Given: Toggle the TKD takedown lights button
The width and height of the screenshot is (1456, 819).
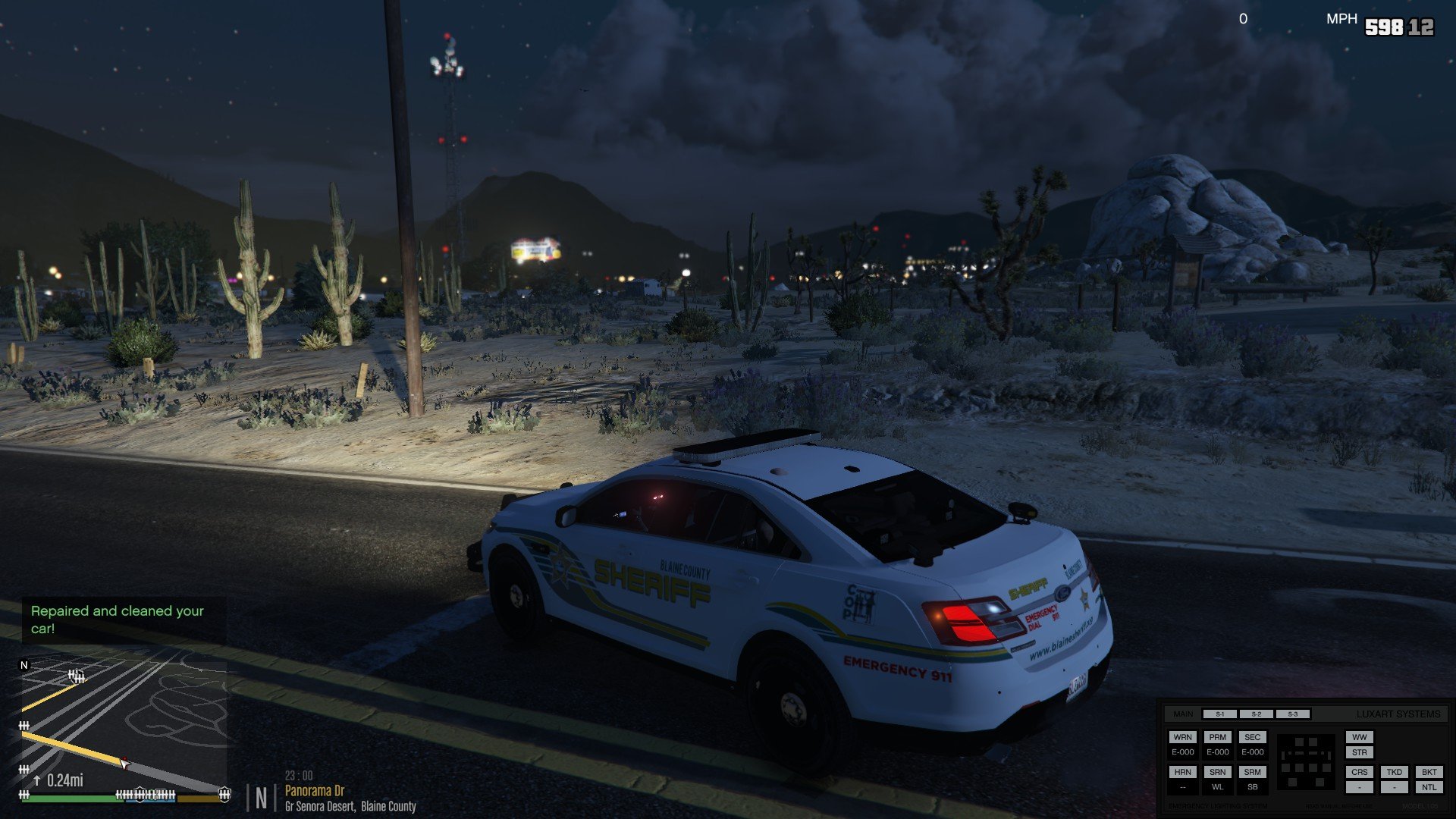Looking at the screenshot, I should (1394, 772).
